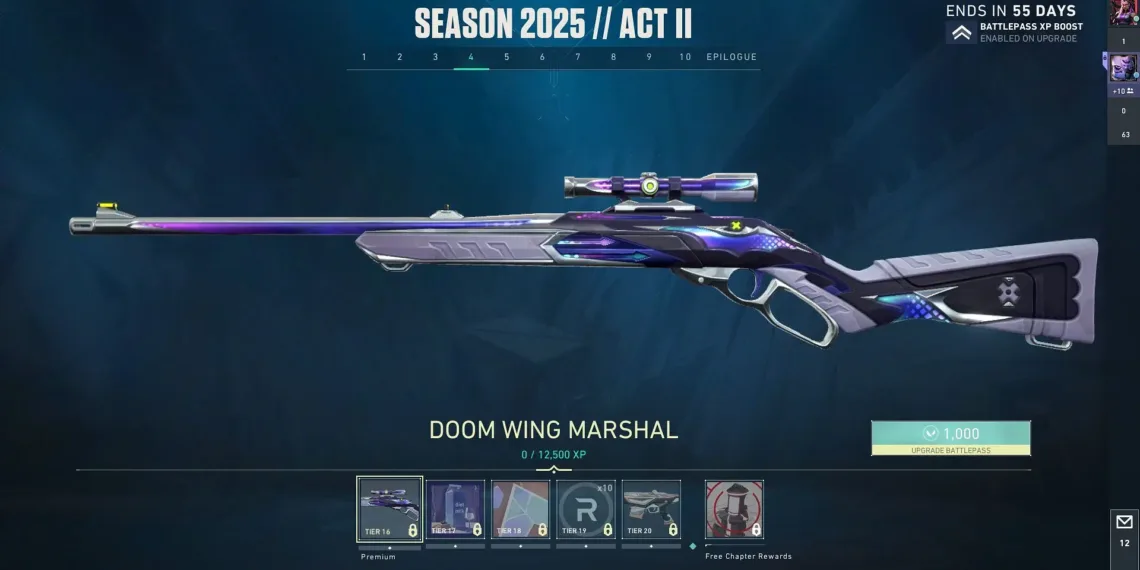Image resolution: width=1140 pixels, height=570 pixels.
Task: Select the Tier 16 Doom Wing Marshal reward
Action: click(x=390, y=509)
